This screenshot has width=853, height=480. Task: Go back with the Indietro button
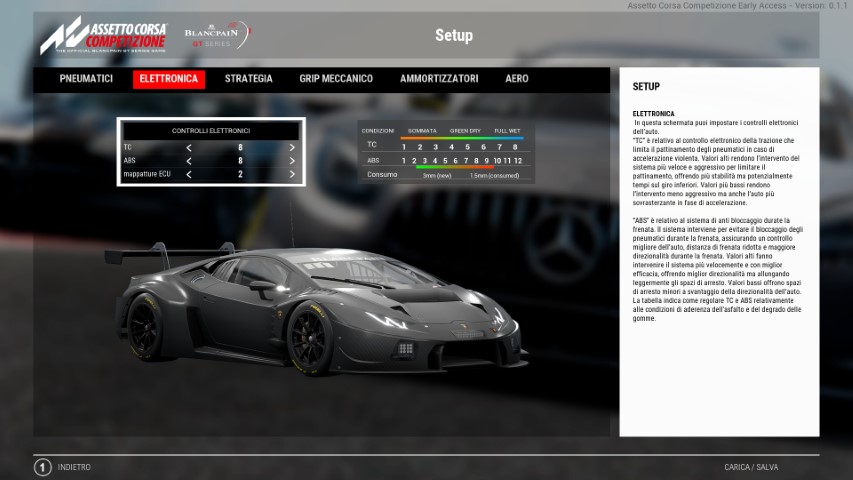click(x=65, y=467)
